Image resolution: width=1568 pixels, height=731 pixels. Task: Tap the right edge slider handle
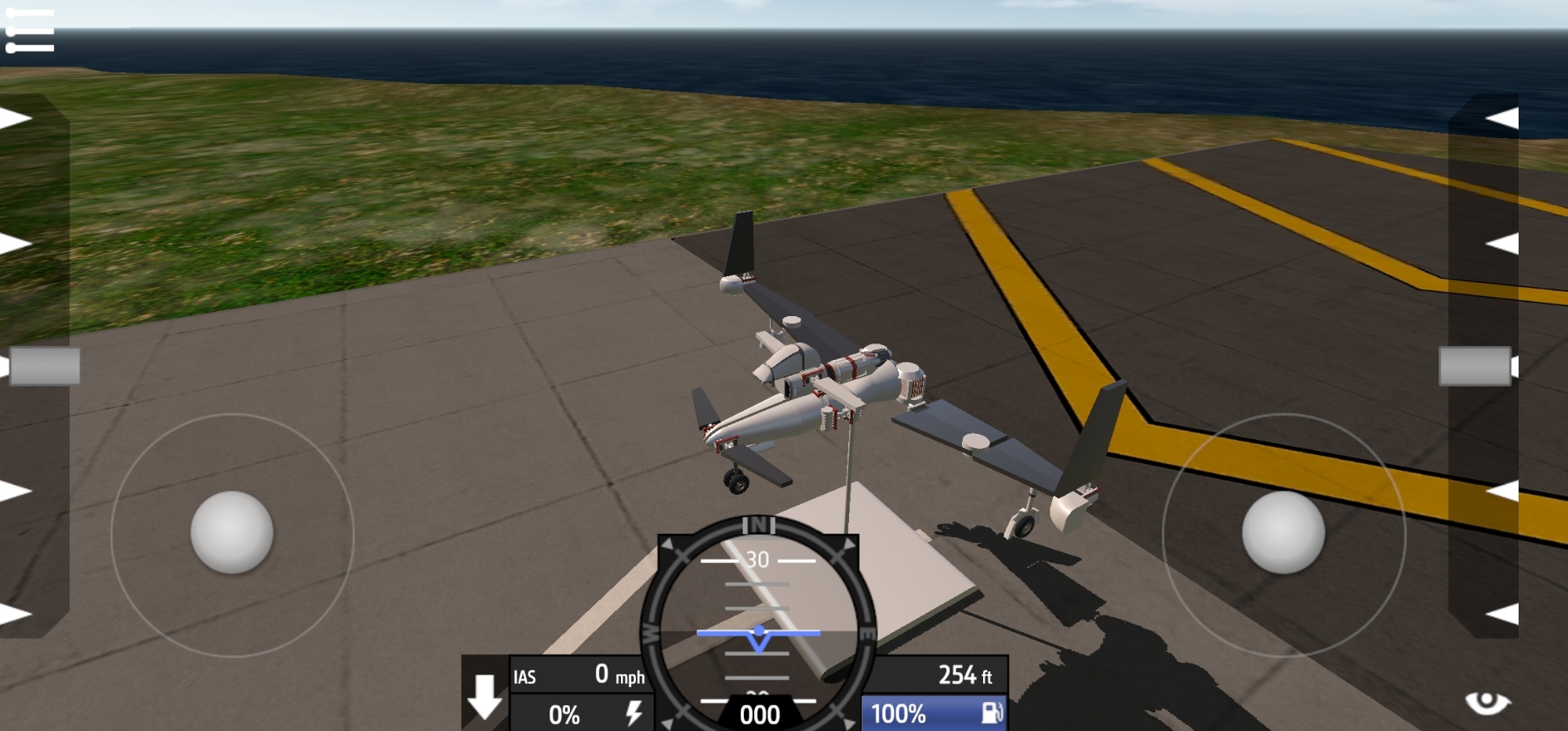coord(1475,366)
